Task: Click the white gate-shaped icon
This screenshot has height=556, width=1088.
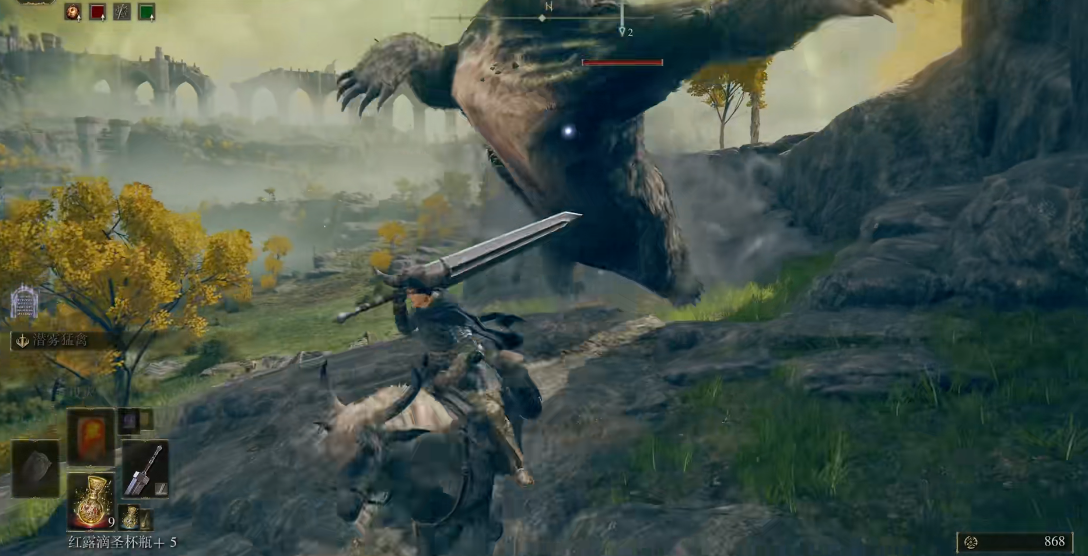Action: tap(24, 301)
